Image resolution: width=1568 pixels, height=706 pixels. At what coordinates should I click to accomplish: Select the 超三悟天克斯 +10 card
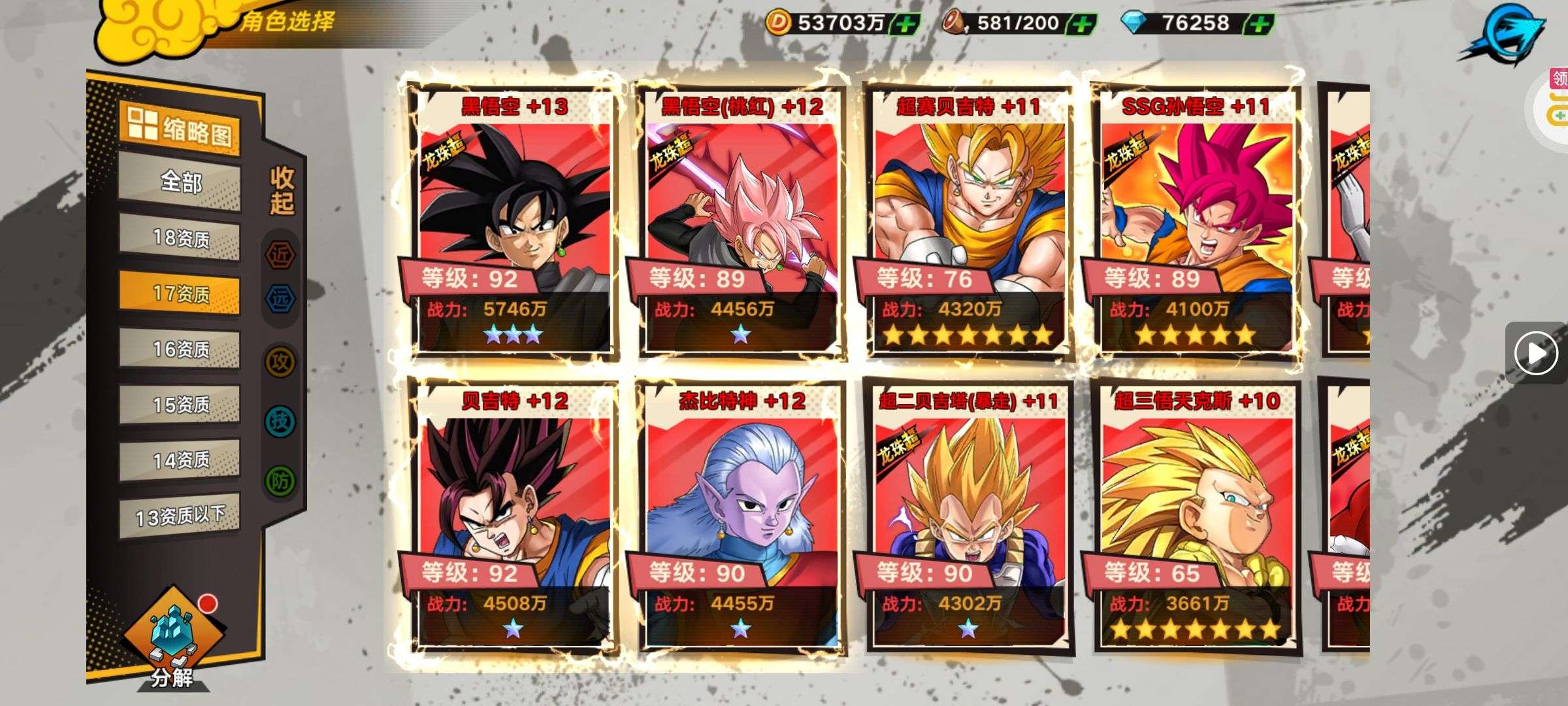1196,516
